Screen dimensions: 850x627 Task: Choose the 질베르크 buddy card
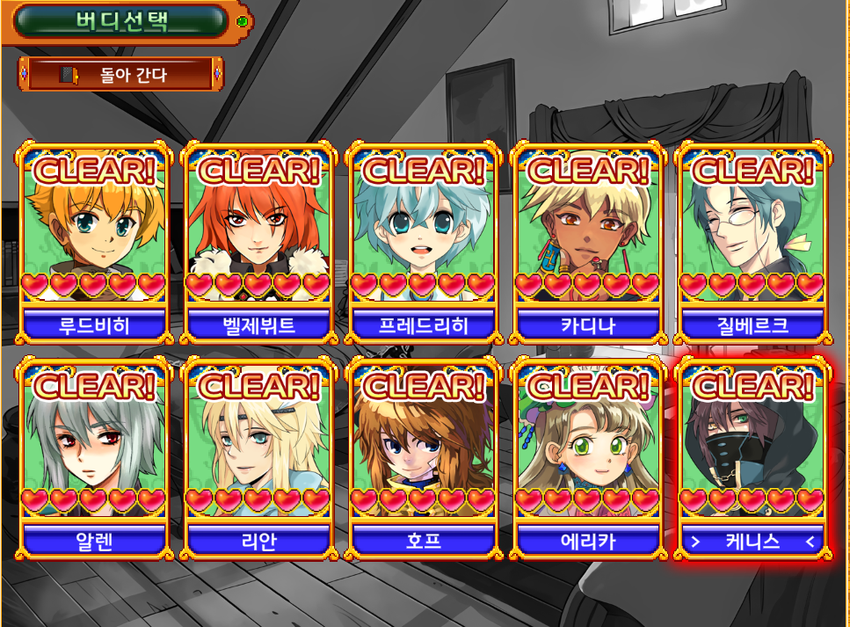click(752, 240)
